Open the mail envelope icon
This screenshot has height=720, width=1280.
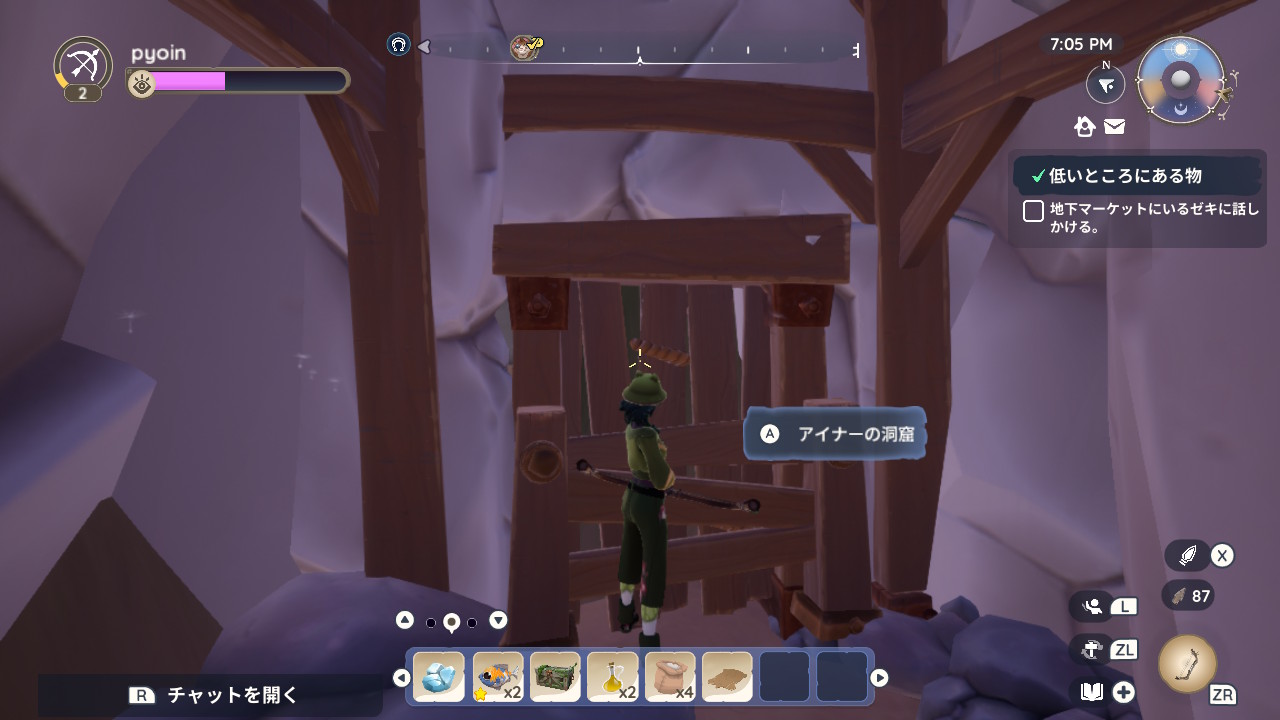click(x=1114, y=126)
